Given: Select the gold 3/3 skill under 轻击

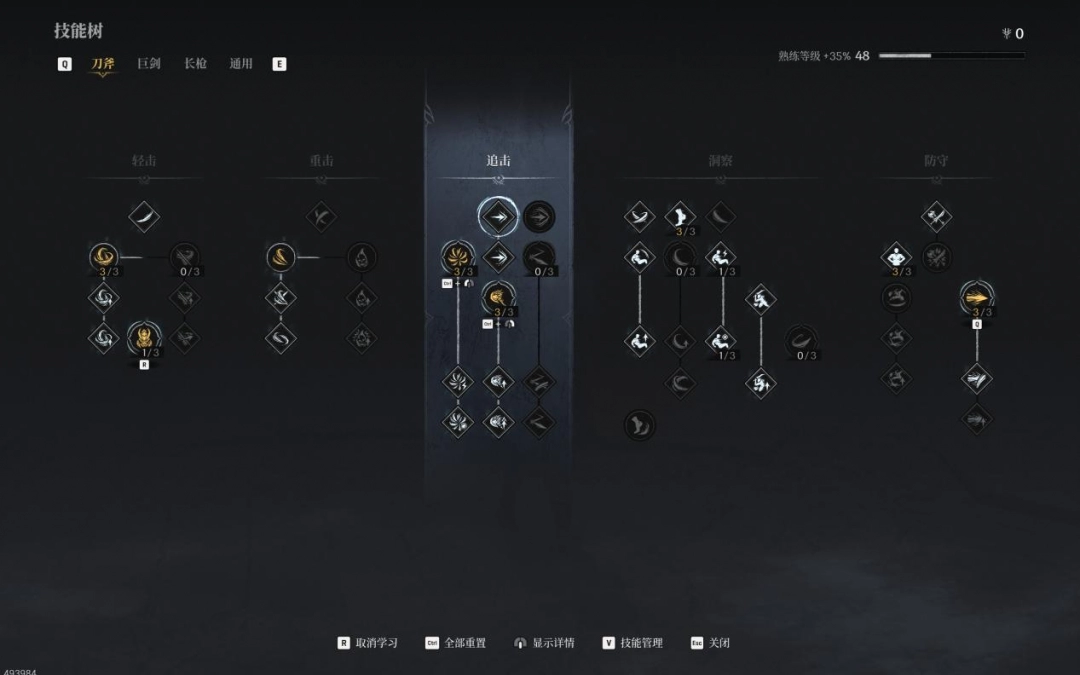Looking at the screenshot, I should tap(103, 257).
